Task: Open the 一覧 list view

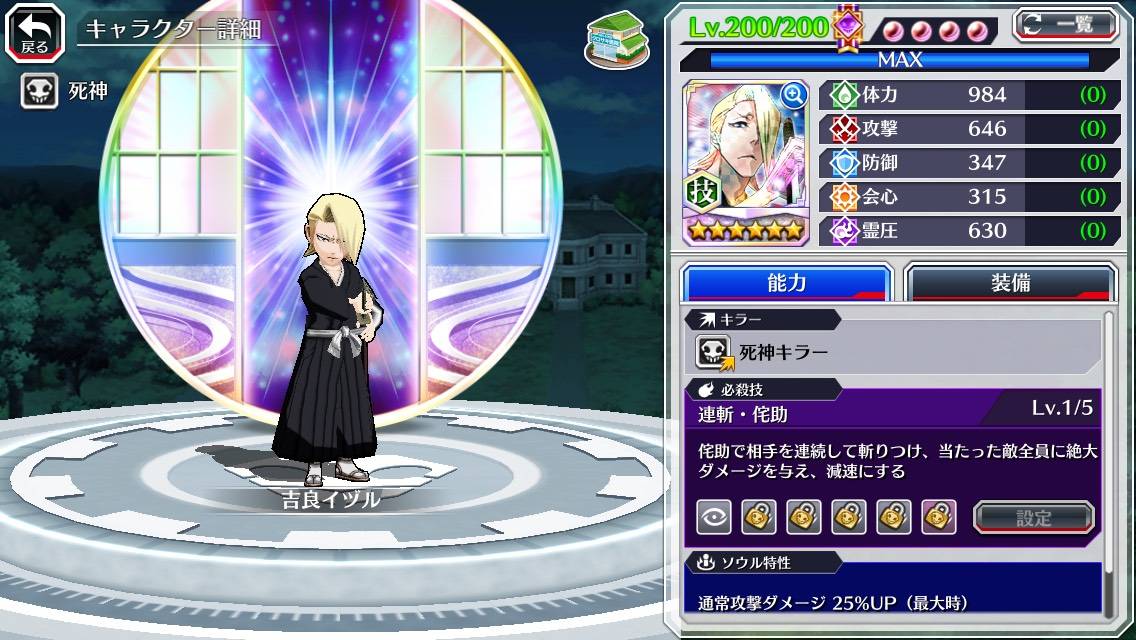Action: pyautogui.click(x=1065, y=24)
